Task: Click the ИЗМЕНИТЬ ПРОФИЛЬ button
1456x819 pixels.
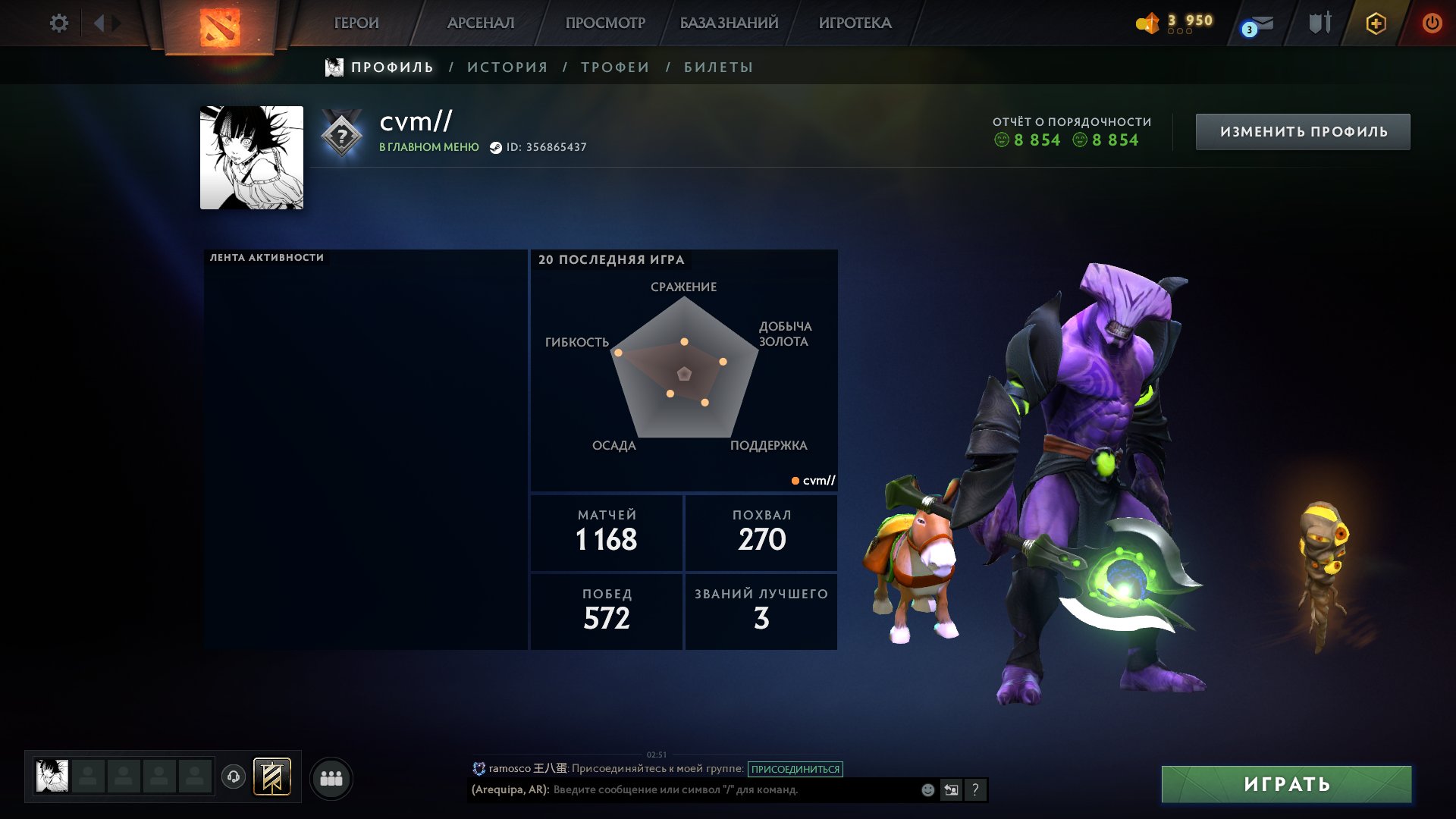Action: 1303,130
